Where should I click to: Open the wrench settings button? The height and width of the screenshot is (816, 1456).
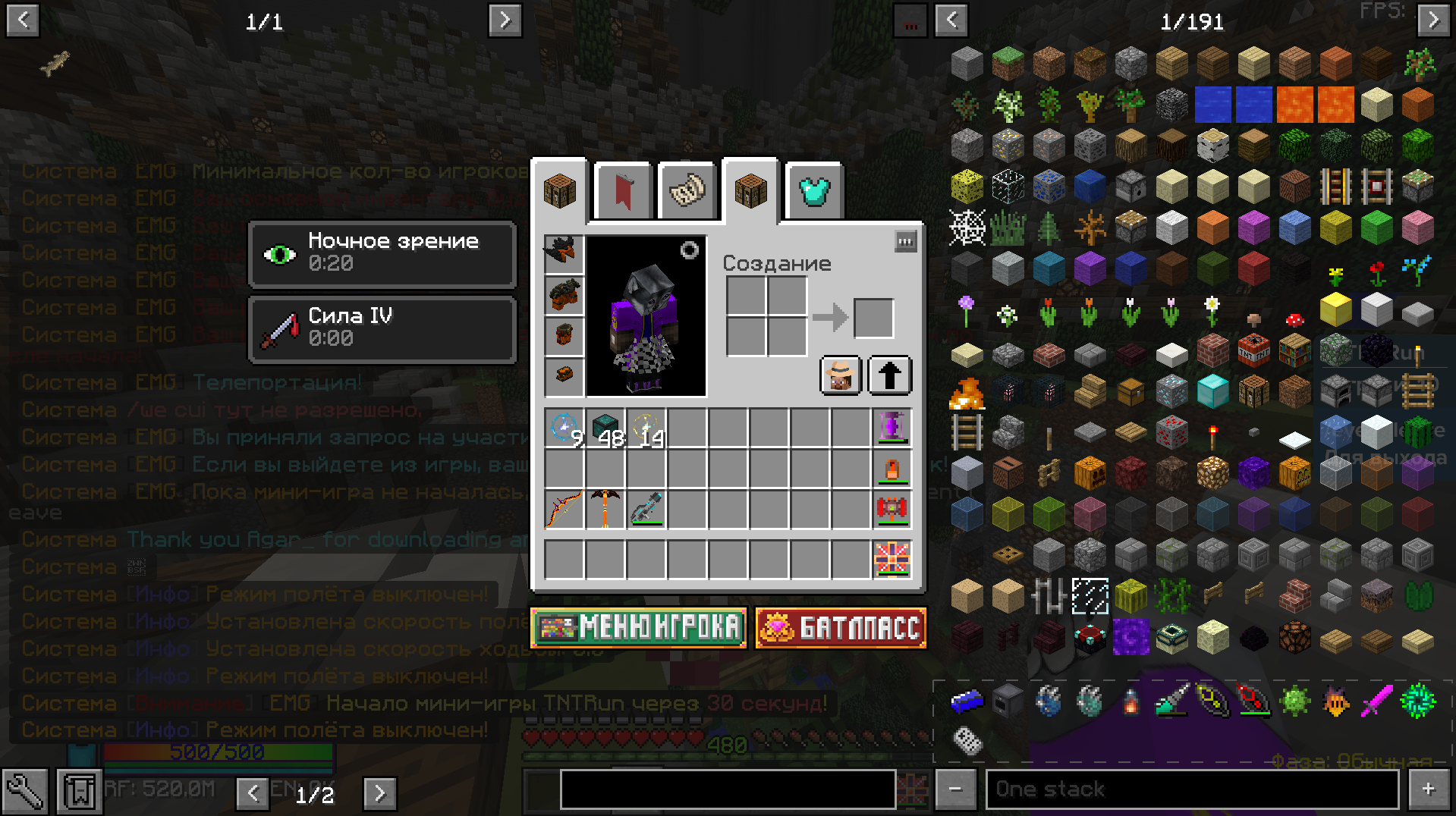coord(25,792)
